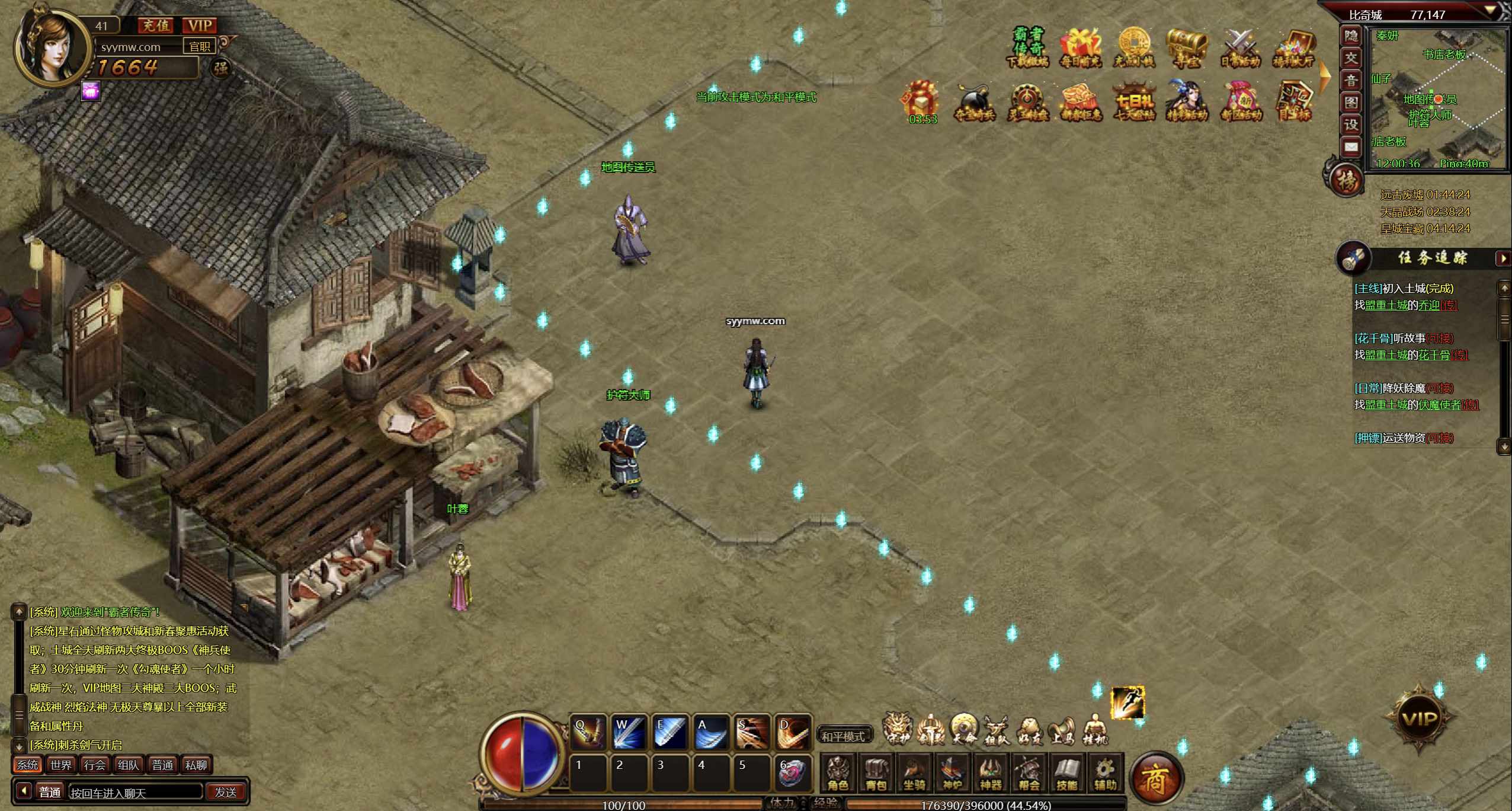Open the 背包 bag inventory
The height and width of the screenshot is (811, 1512).
(876, 773)
